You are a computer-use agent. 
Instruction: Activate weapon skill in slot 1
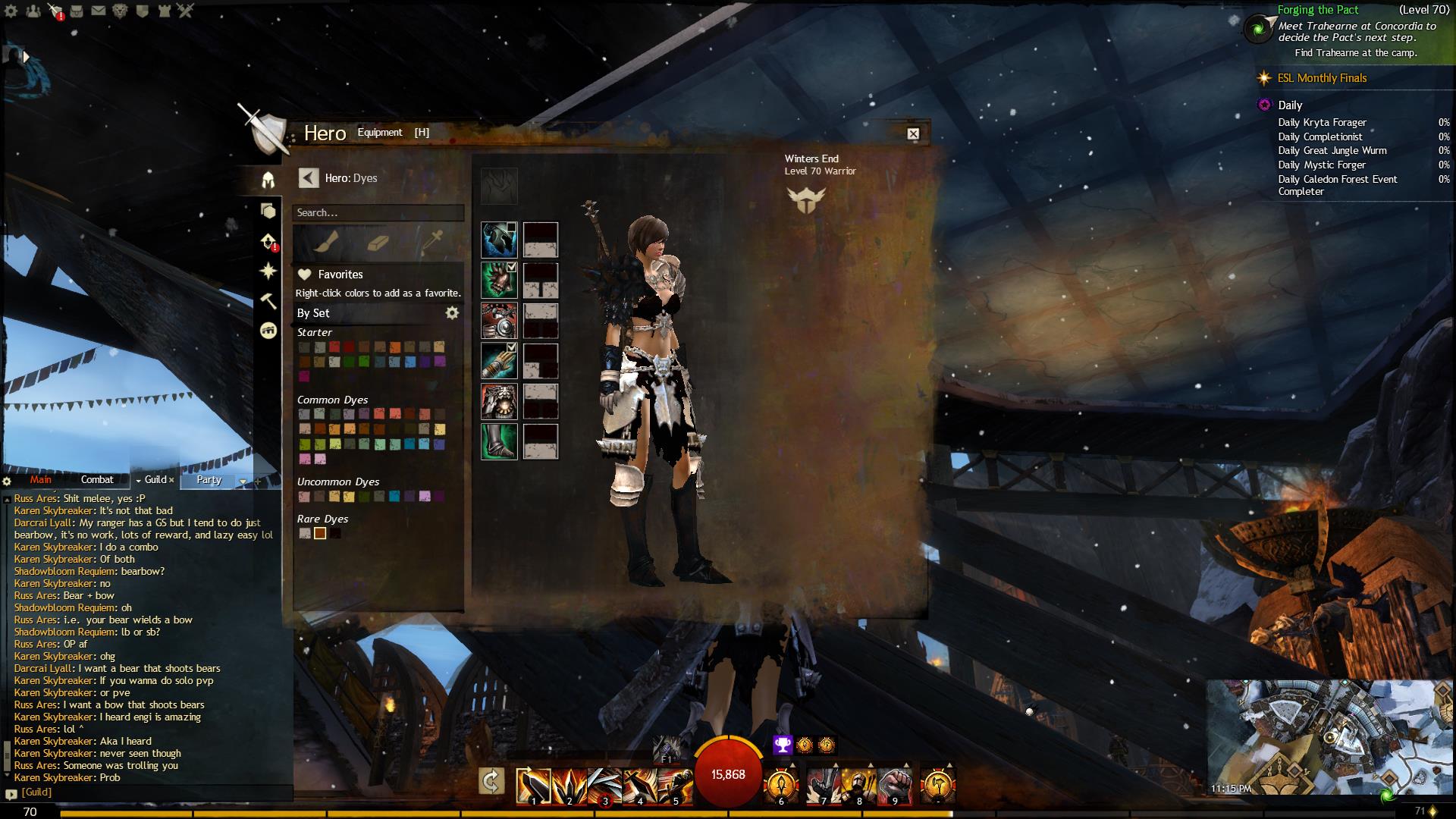[x=533, y=786]
